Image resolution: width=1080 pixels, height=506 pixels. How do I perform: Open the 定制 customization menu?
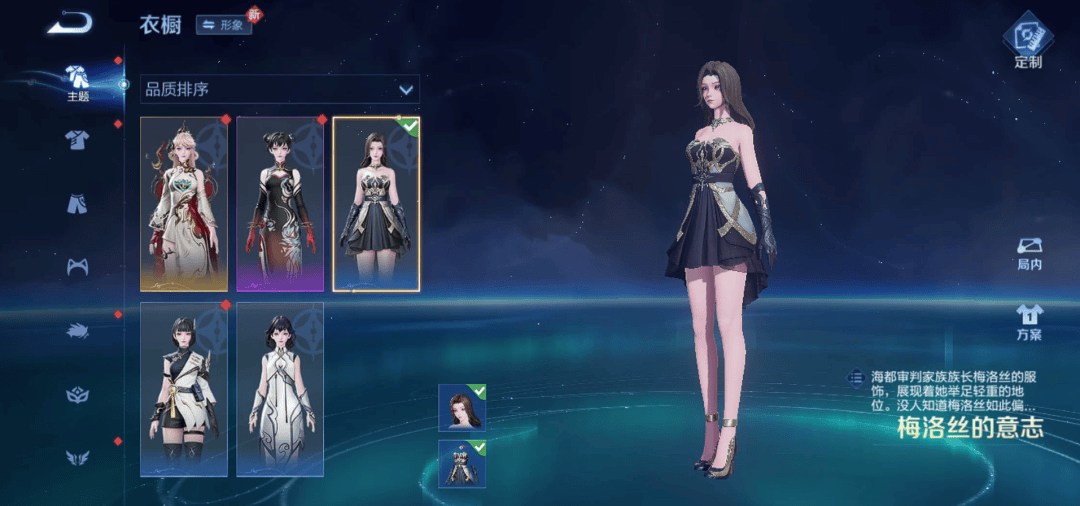click(1028, 42)
